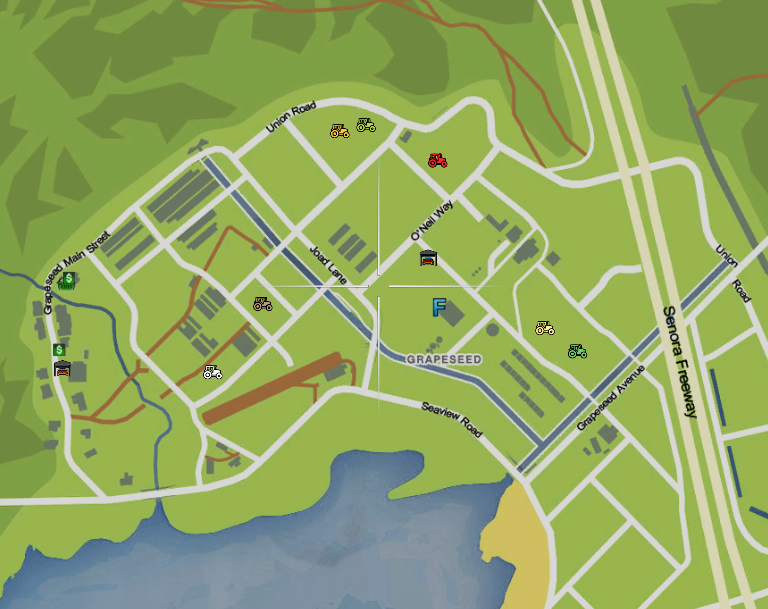The height and width of the screenshot is (609, 768).
Task: Click the garage marker below the dollar sign
Action: point(62,369)
